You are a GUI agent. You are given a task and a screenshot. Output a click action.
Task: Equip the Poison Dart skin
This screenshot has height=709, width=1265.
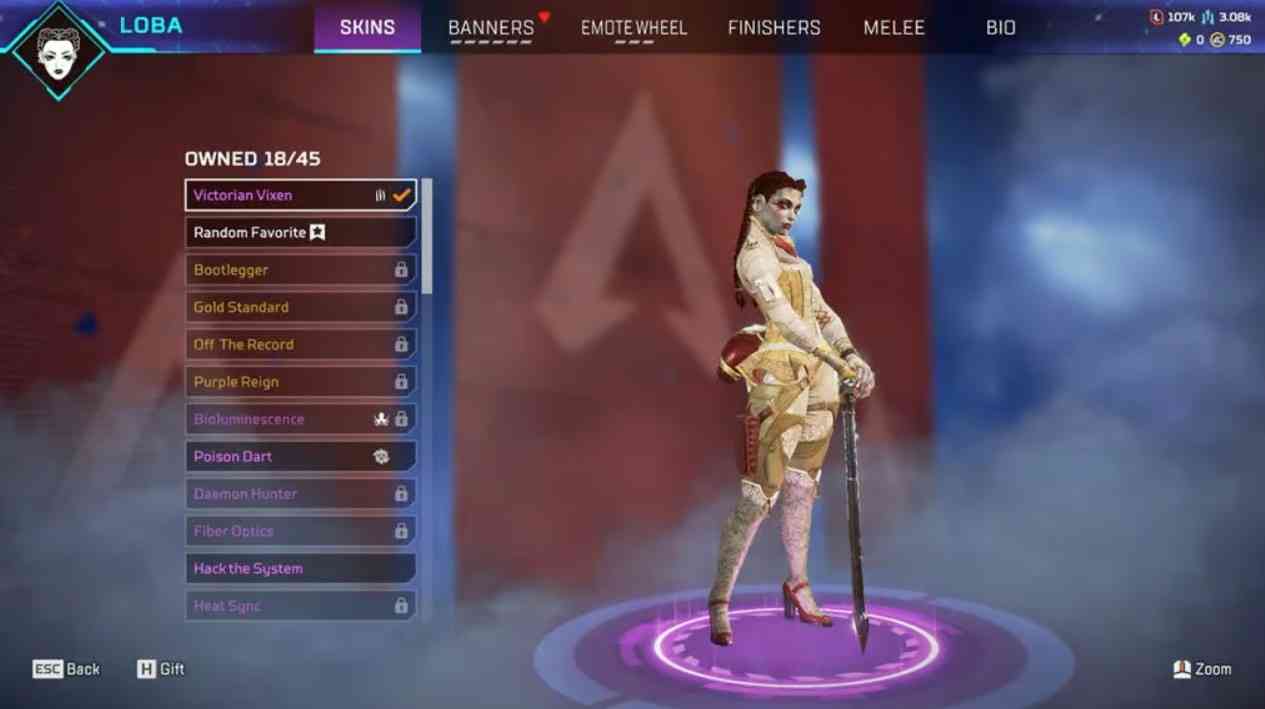300,456
